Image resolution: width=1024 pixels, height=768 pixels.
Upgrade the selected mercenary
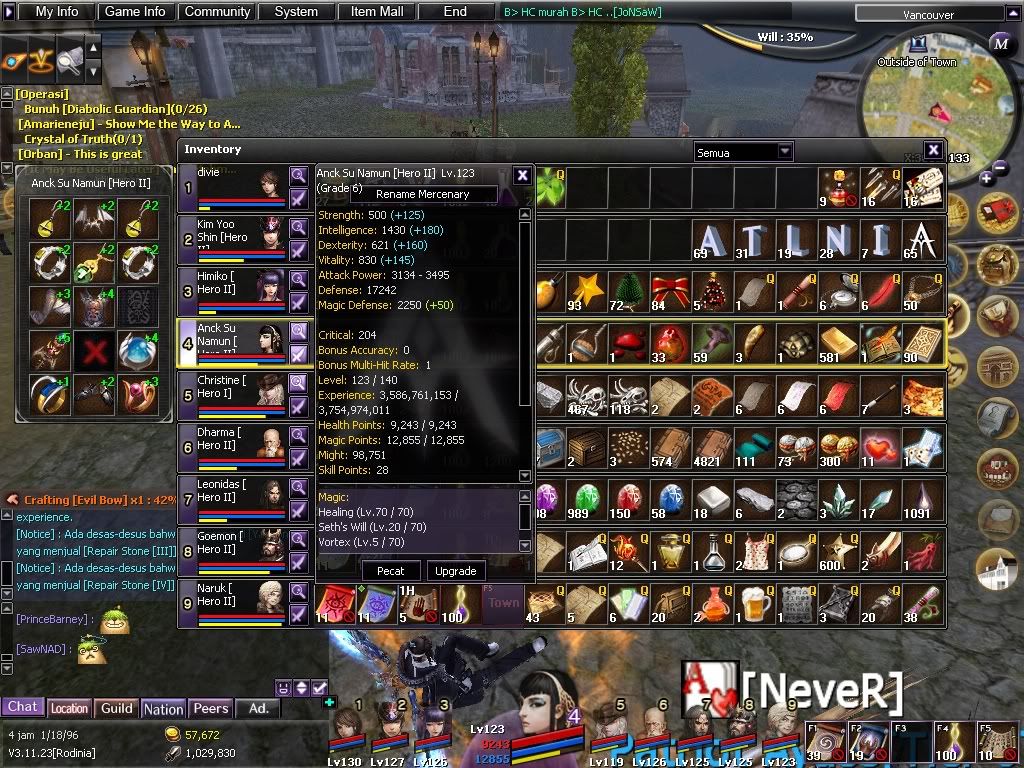[455, 571]
